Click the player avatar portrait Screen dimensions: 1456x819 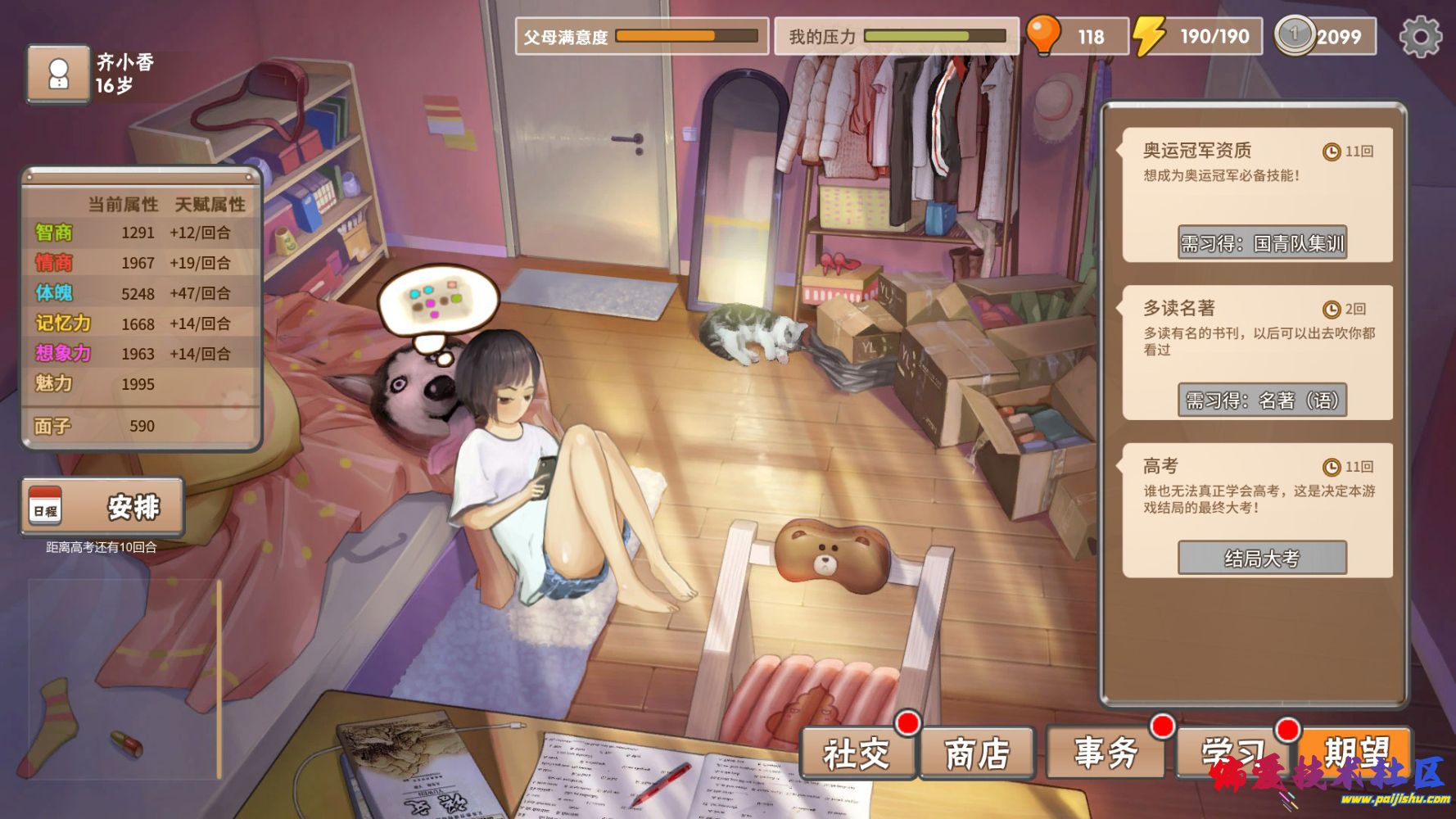click(58, 75)
